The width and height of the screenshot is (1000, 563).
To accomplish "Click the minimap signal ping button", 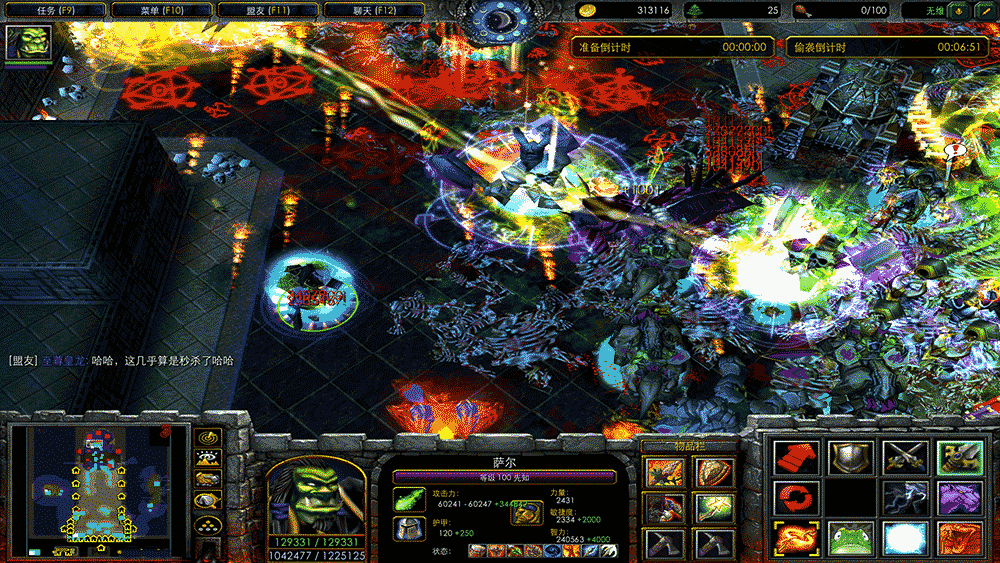I will 209,438.
